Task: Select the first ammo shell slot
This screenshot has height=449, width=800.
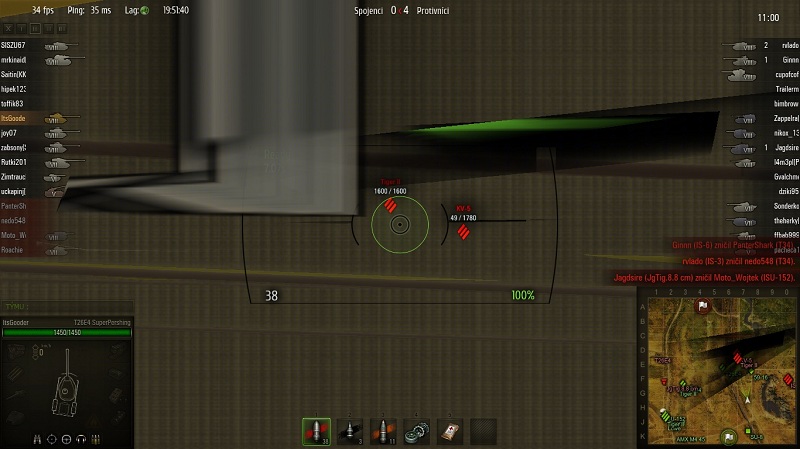Action: coord(316,431)
